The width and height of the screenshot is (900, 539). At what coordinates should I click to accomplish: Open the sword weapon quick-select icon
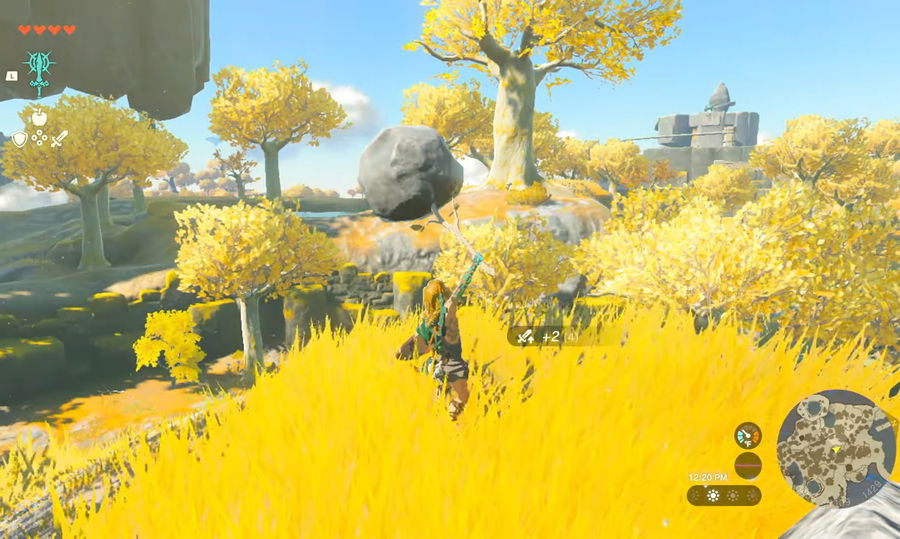(60, 139)
